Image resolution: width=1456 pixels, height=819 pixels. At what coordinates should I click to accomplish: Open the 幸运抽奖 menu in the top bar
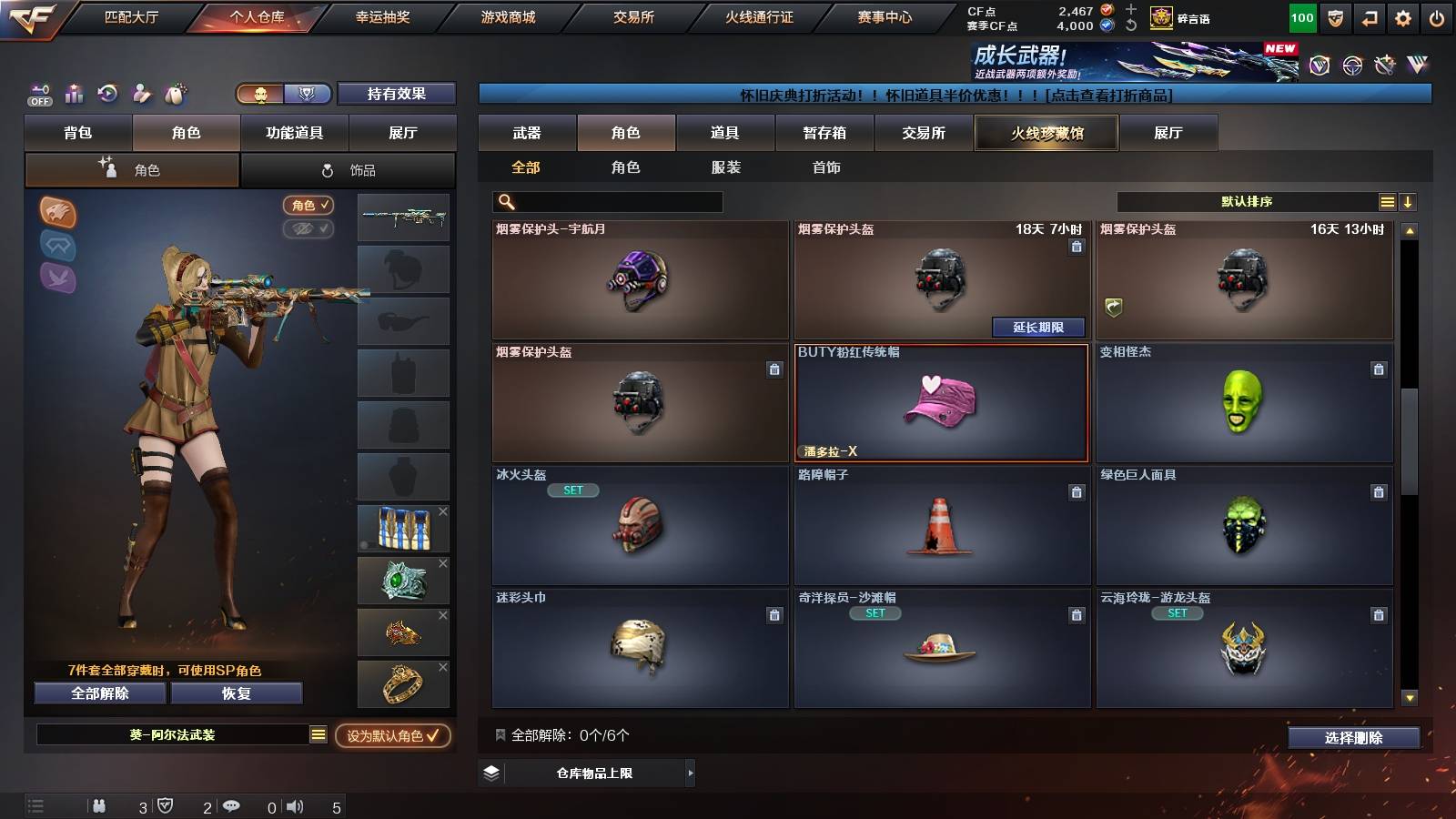click(382, 16)
